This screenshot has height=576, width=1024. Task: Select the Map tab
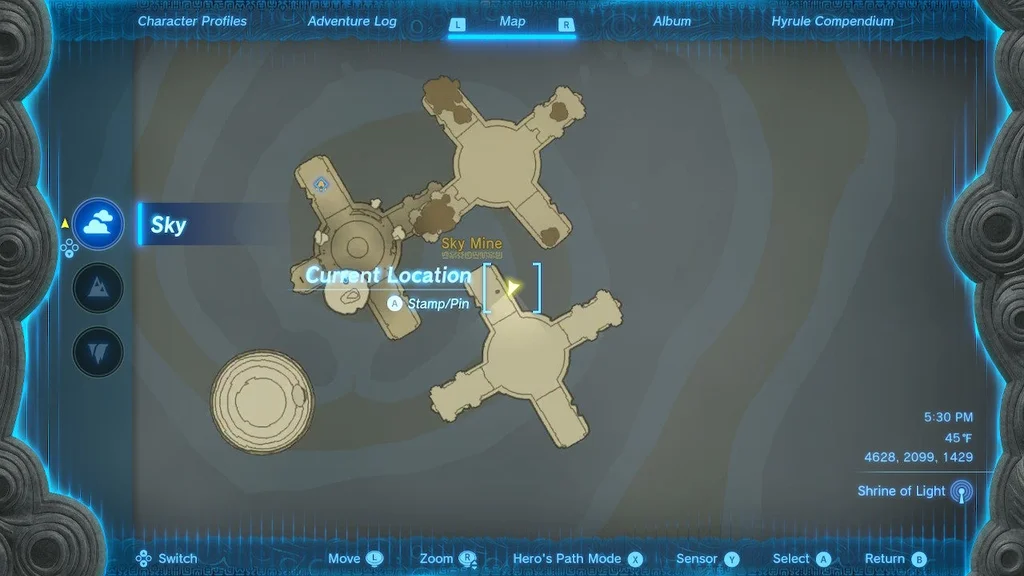coord(512,21)
